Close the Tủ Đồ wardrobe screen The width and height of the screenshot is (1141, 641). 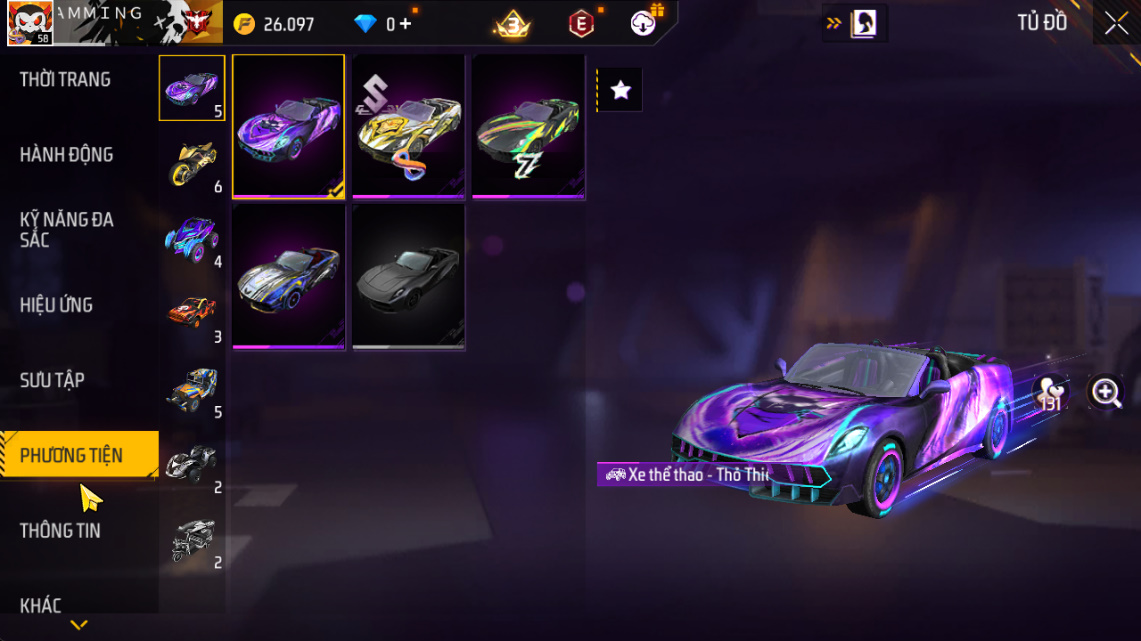click(1116, 23)
